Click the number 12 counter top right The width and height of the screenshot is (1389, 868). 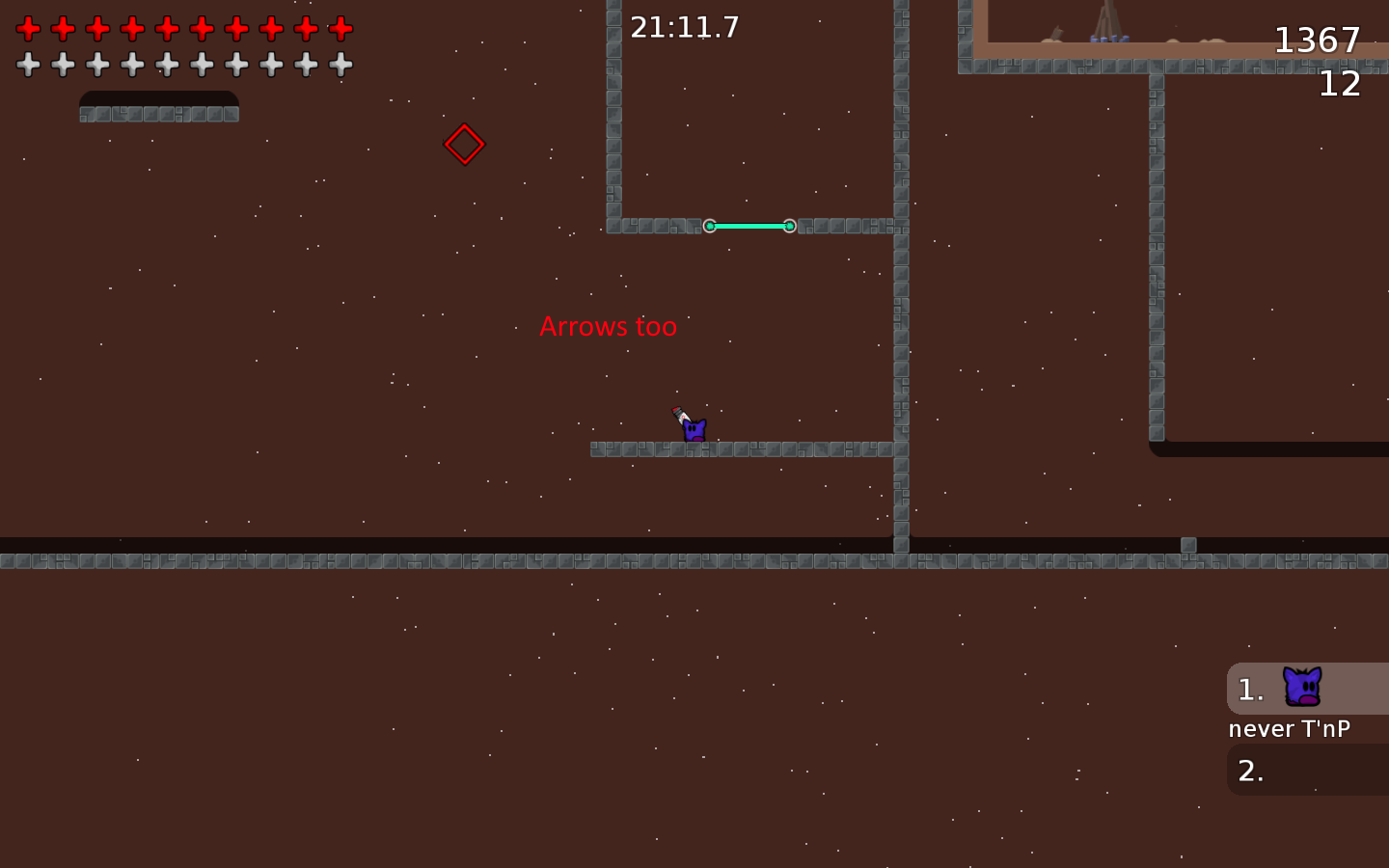1340,85
